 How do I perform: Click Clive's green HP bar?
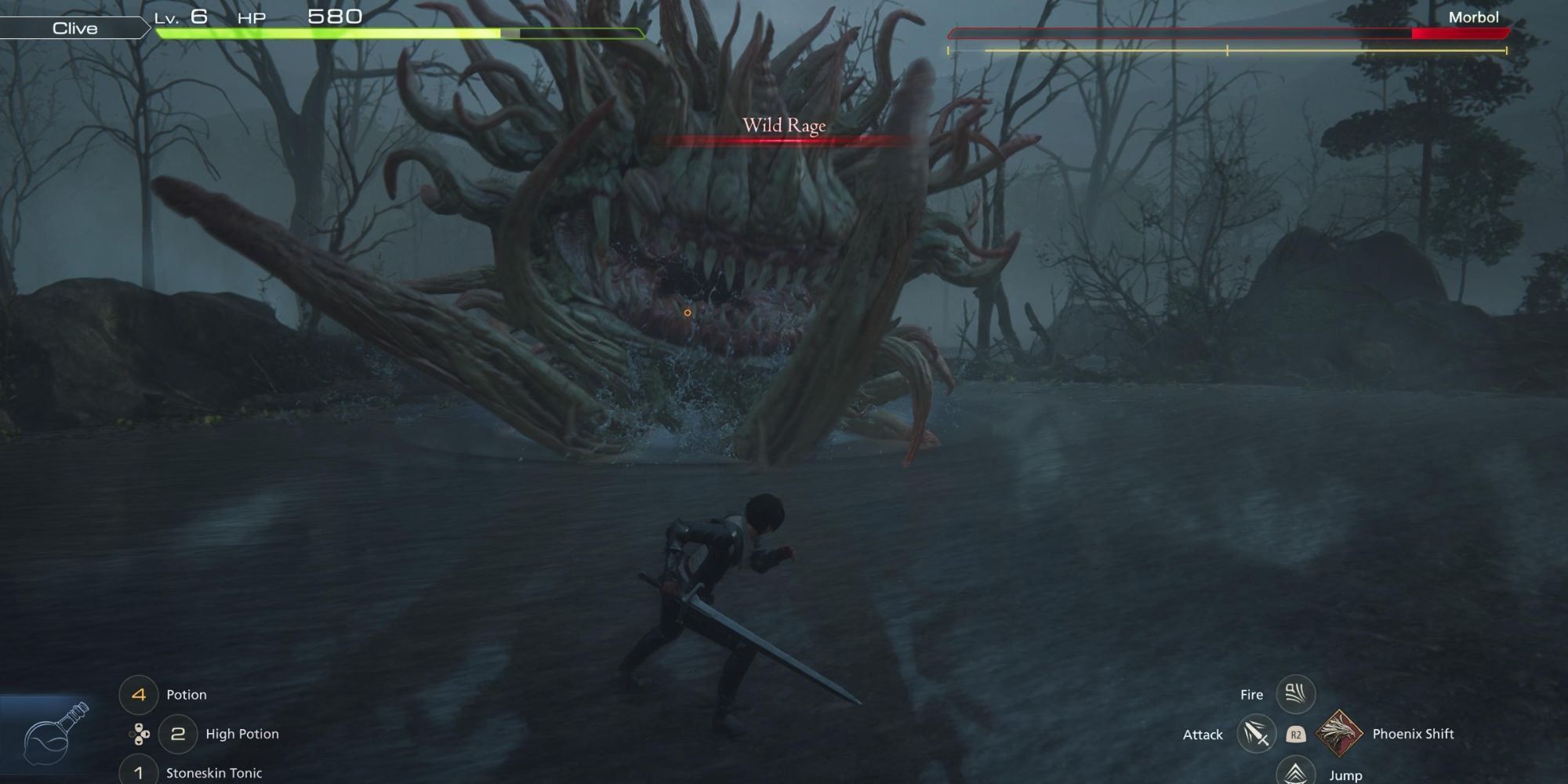click(329, 34)
